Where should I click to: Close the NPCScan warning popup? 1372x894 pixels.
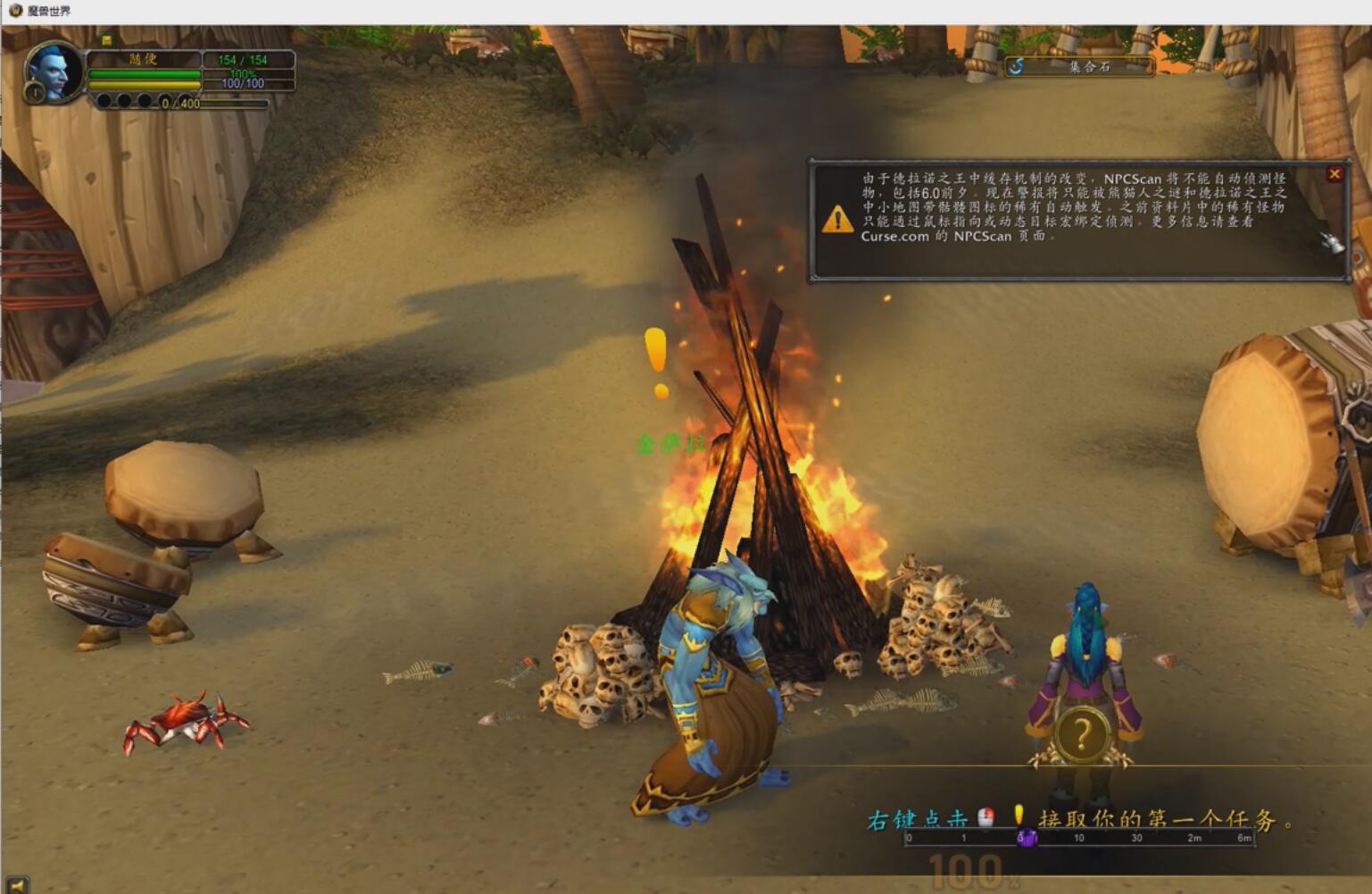[1335, 174]
